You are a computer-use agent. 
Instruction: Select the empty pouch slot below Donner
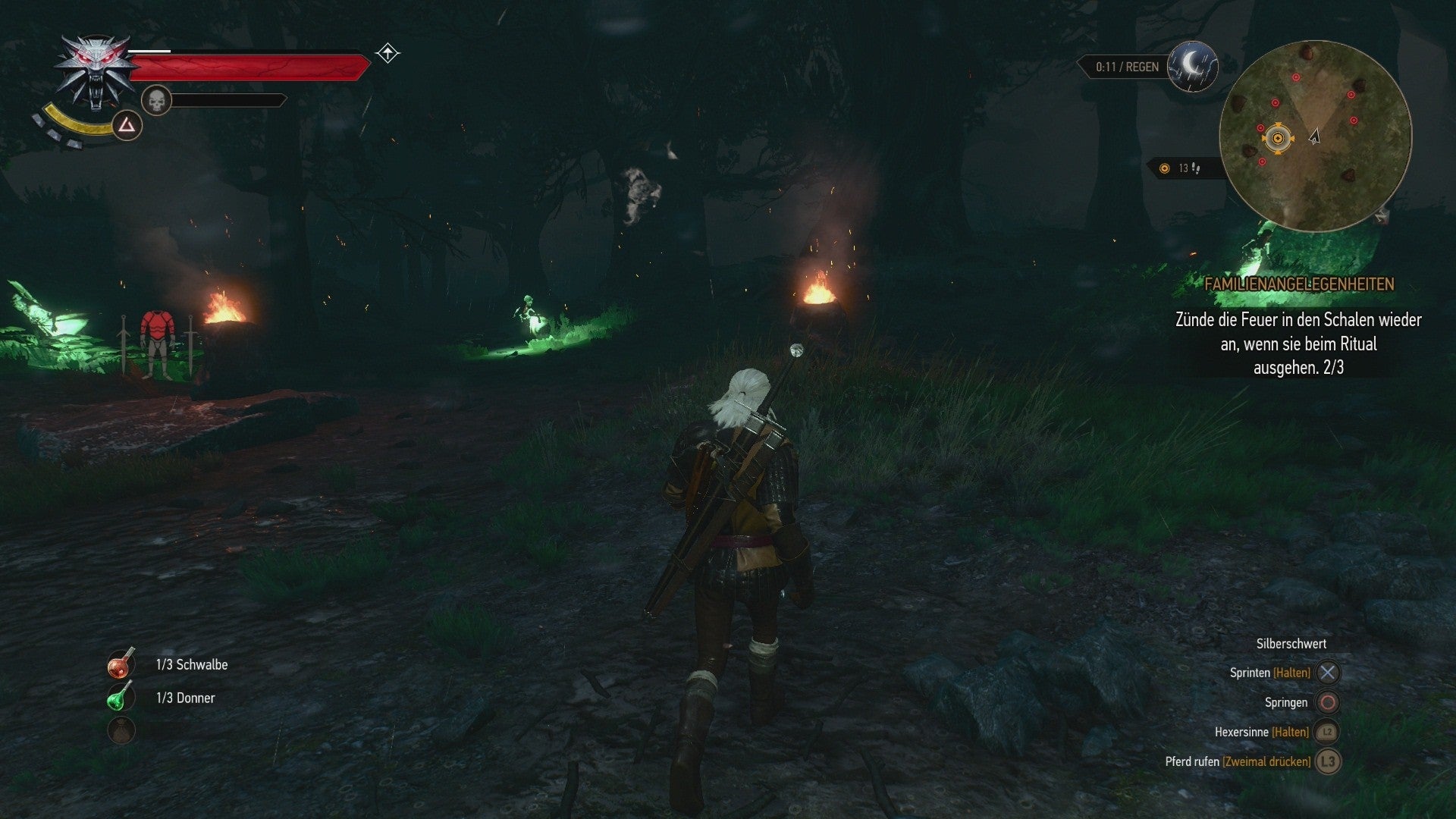121,730
